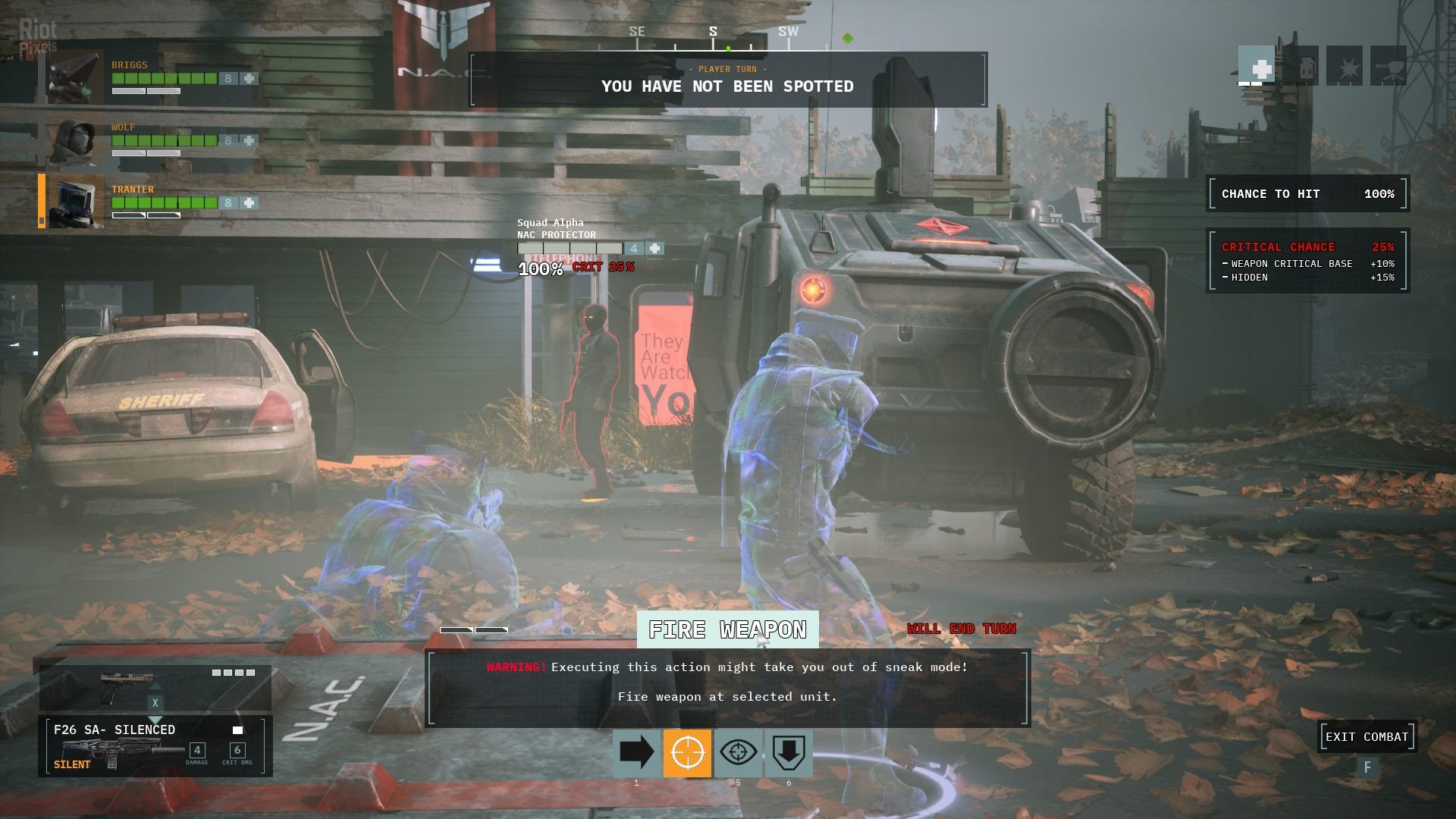Use the shield down-arrow hunker action
This screenshot has width=1456, height=819.
pos(789,753)
